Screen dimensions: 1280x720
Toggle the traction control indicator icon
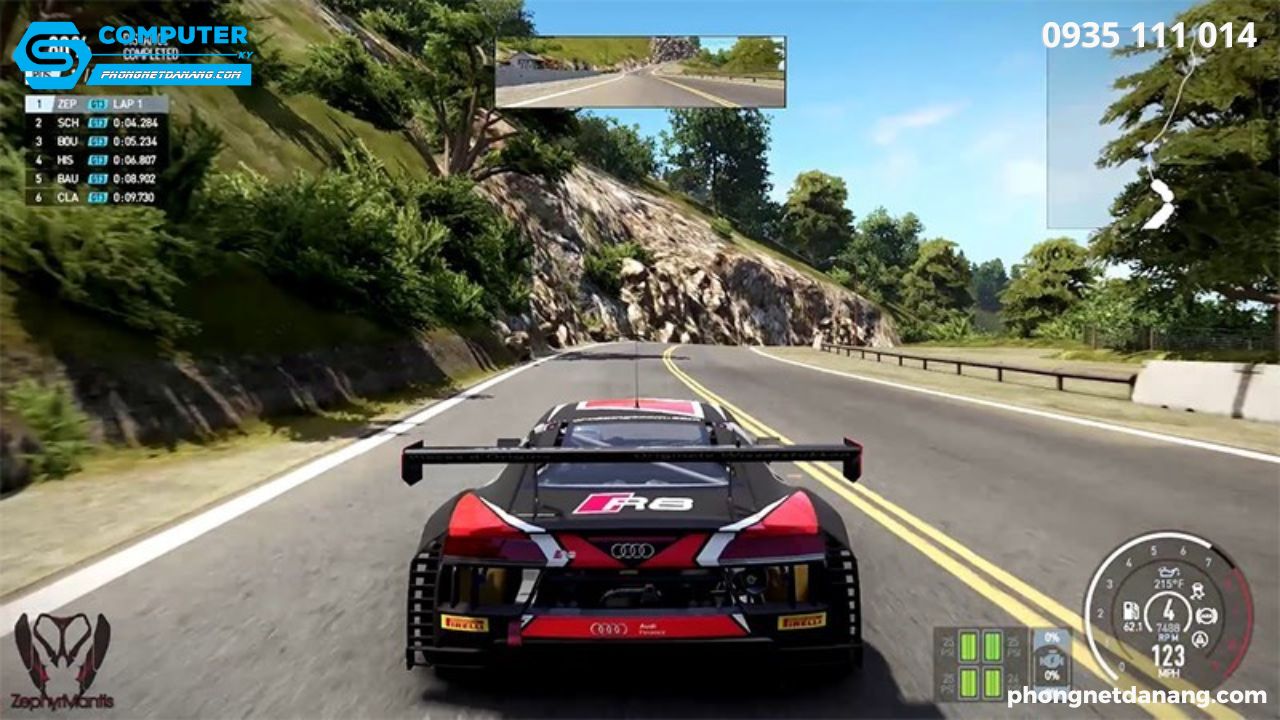tap(1196, 590)
